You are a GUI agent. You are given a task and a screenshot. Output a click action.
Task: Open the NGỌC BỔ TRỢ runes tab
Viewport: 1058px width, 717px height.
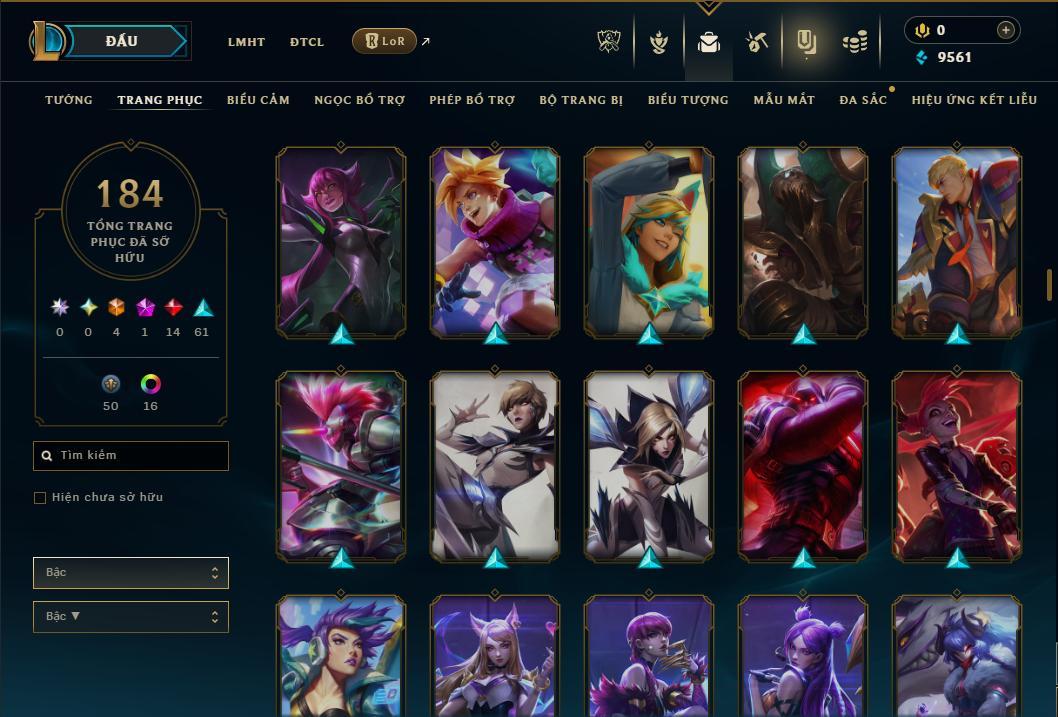(359, 100)
